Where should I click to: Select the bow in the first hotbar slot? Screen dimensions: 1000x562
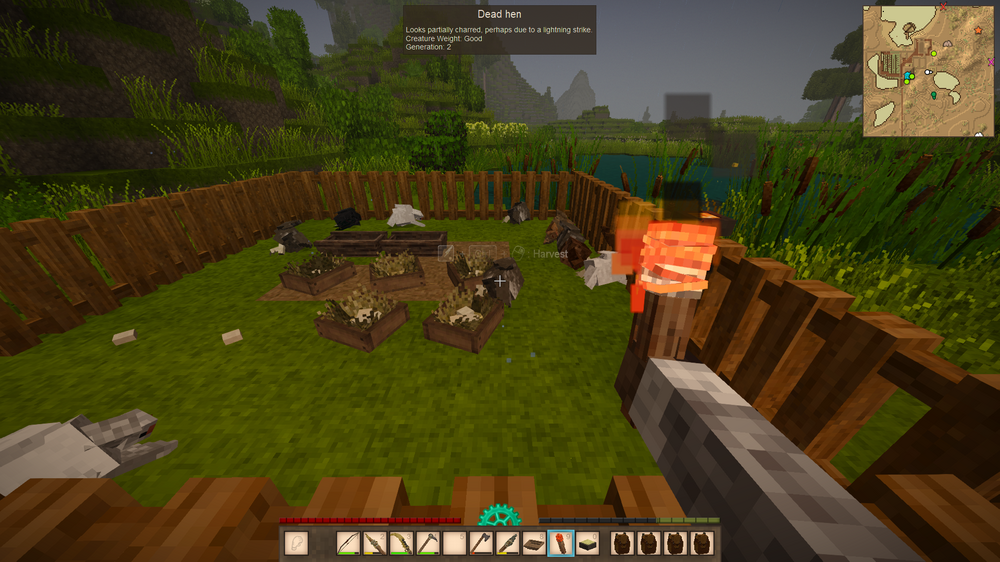[x=349, y=544]
